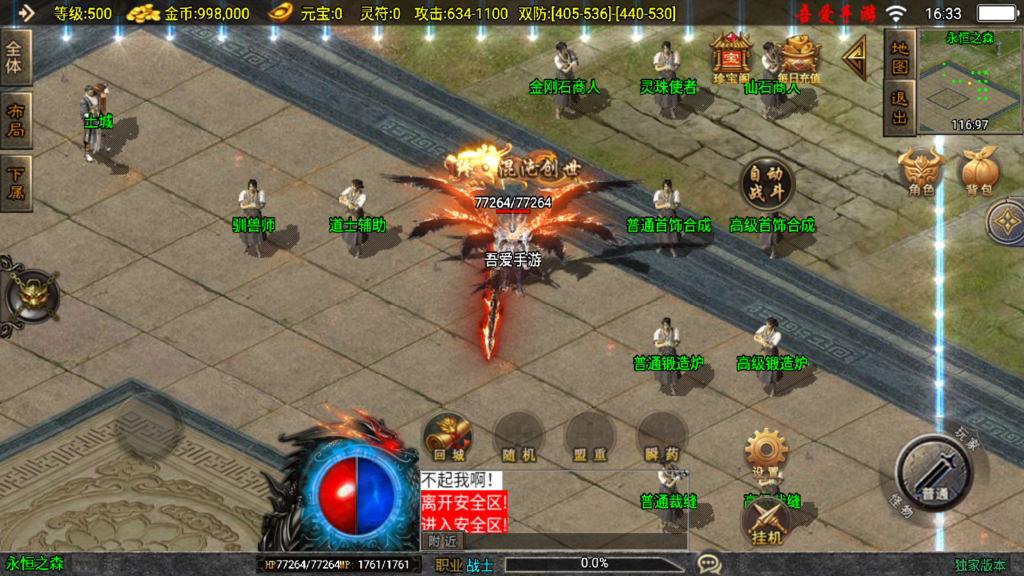The width and height of the screenshot is (1024, 576).
Task: Open the 设置 settings gear
Action: point(767,453)
